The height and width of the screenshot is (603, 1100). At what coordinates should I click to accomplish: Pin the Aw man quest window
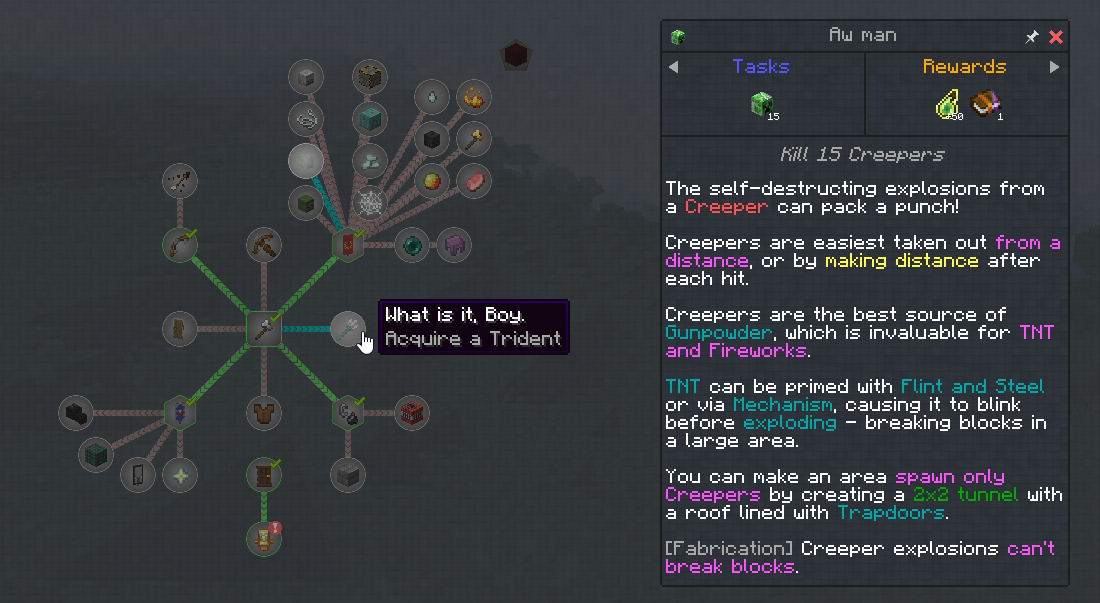pos(1032,37)
